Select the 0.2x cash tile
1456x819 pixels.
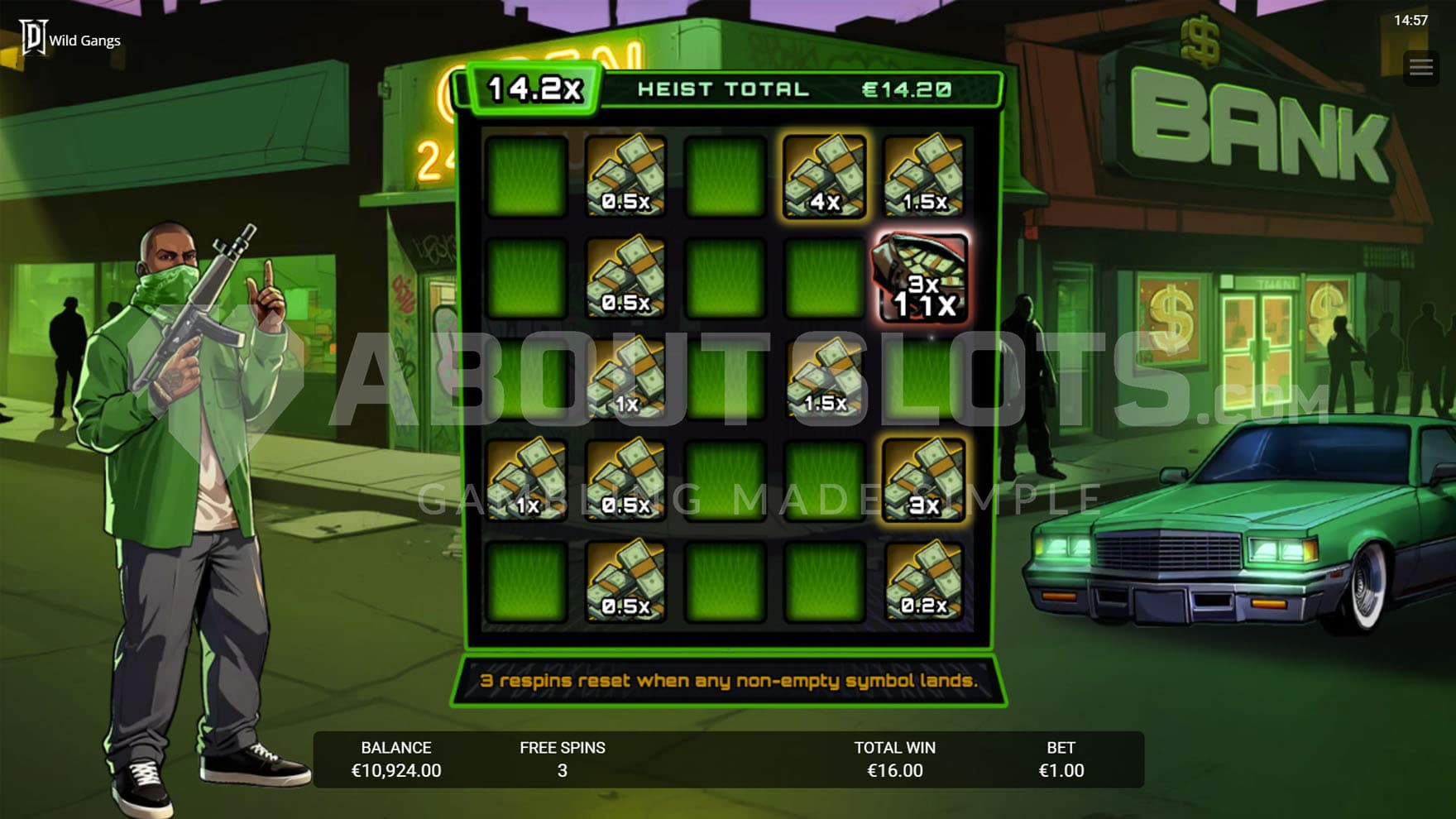(923, 581)
